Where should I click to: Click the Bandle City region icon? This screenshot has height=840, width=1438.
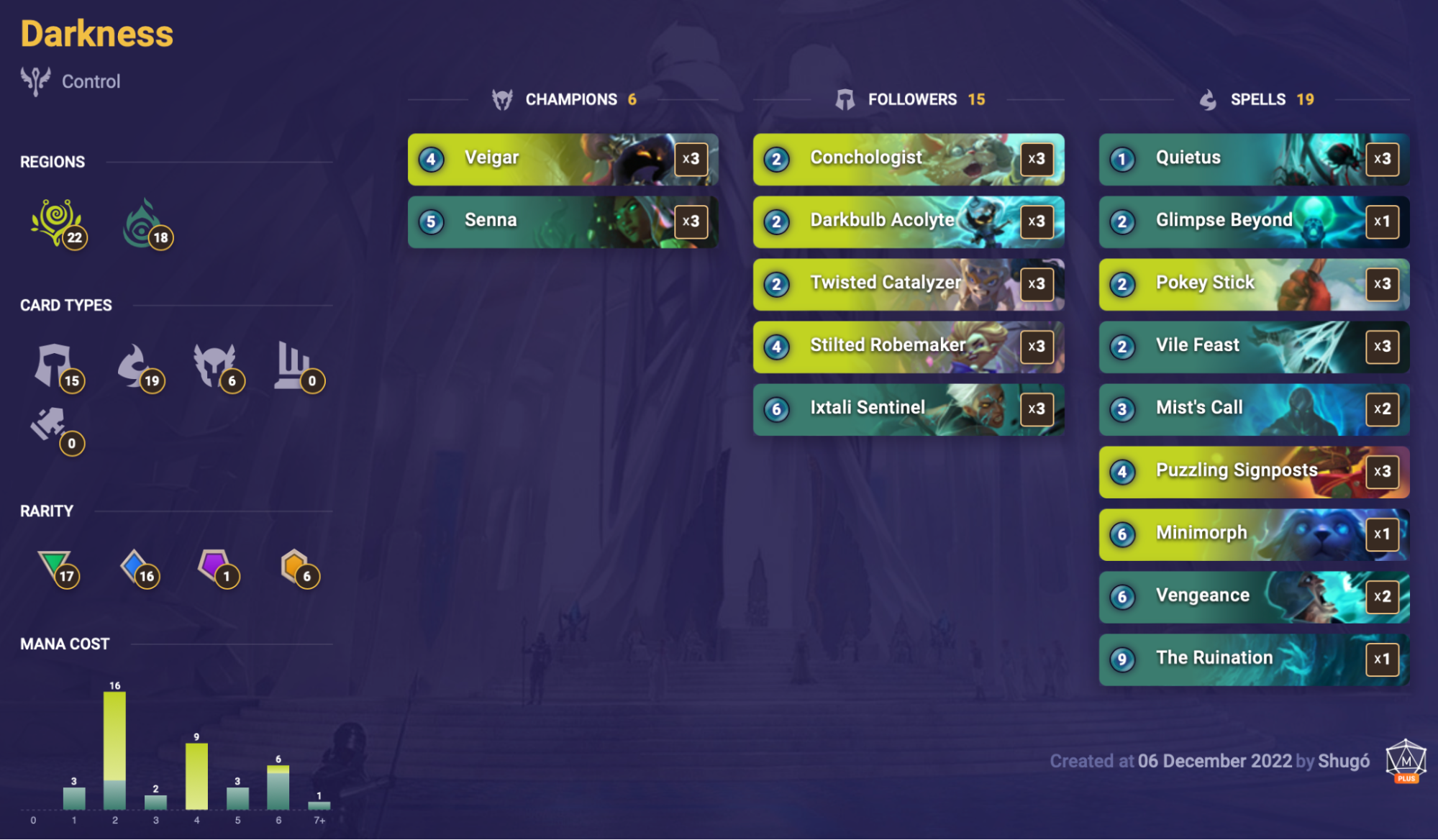click(57, 223)
